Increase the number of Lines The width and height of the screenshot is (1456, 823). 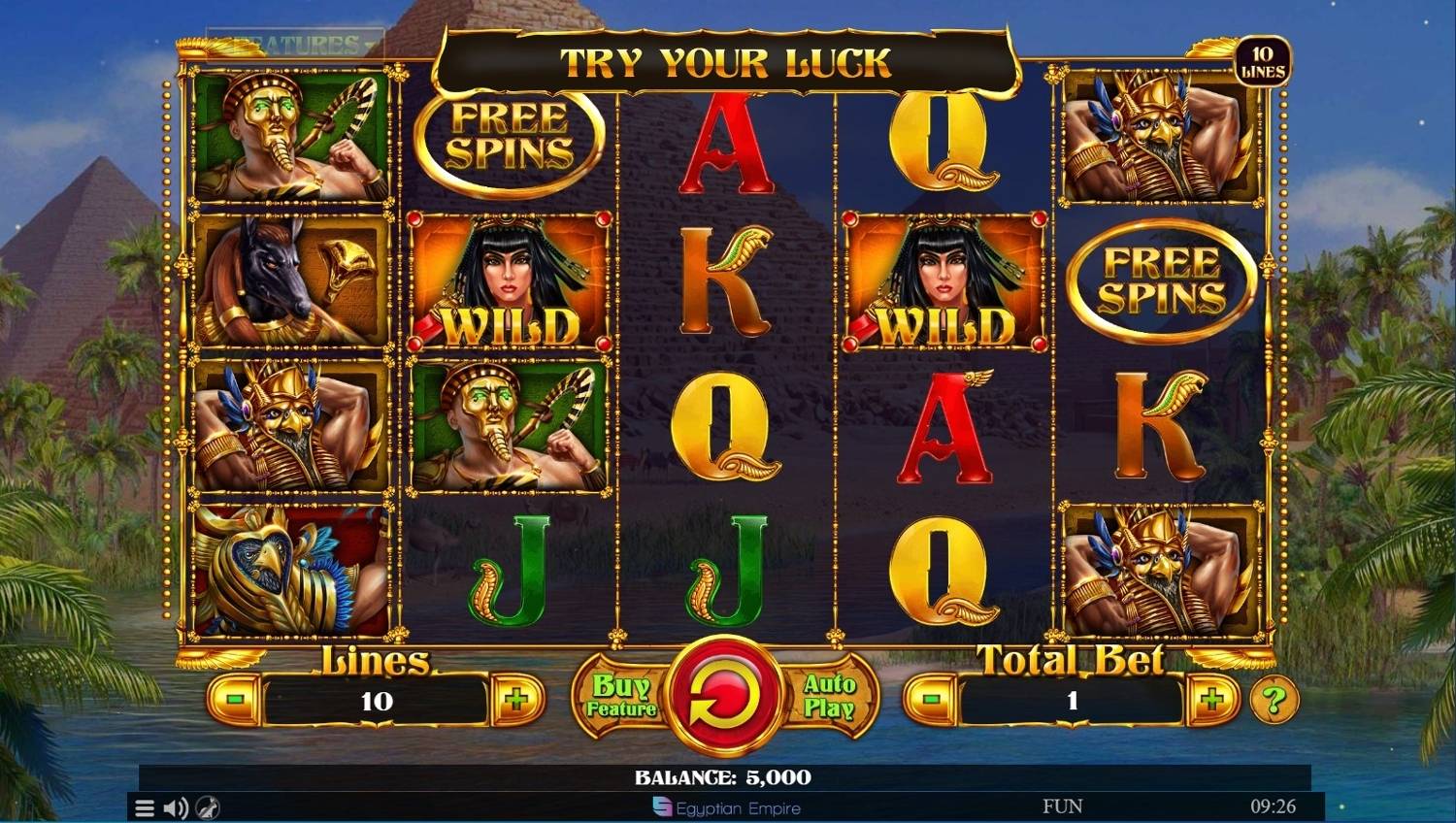516,699
